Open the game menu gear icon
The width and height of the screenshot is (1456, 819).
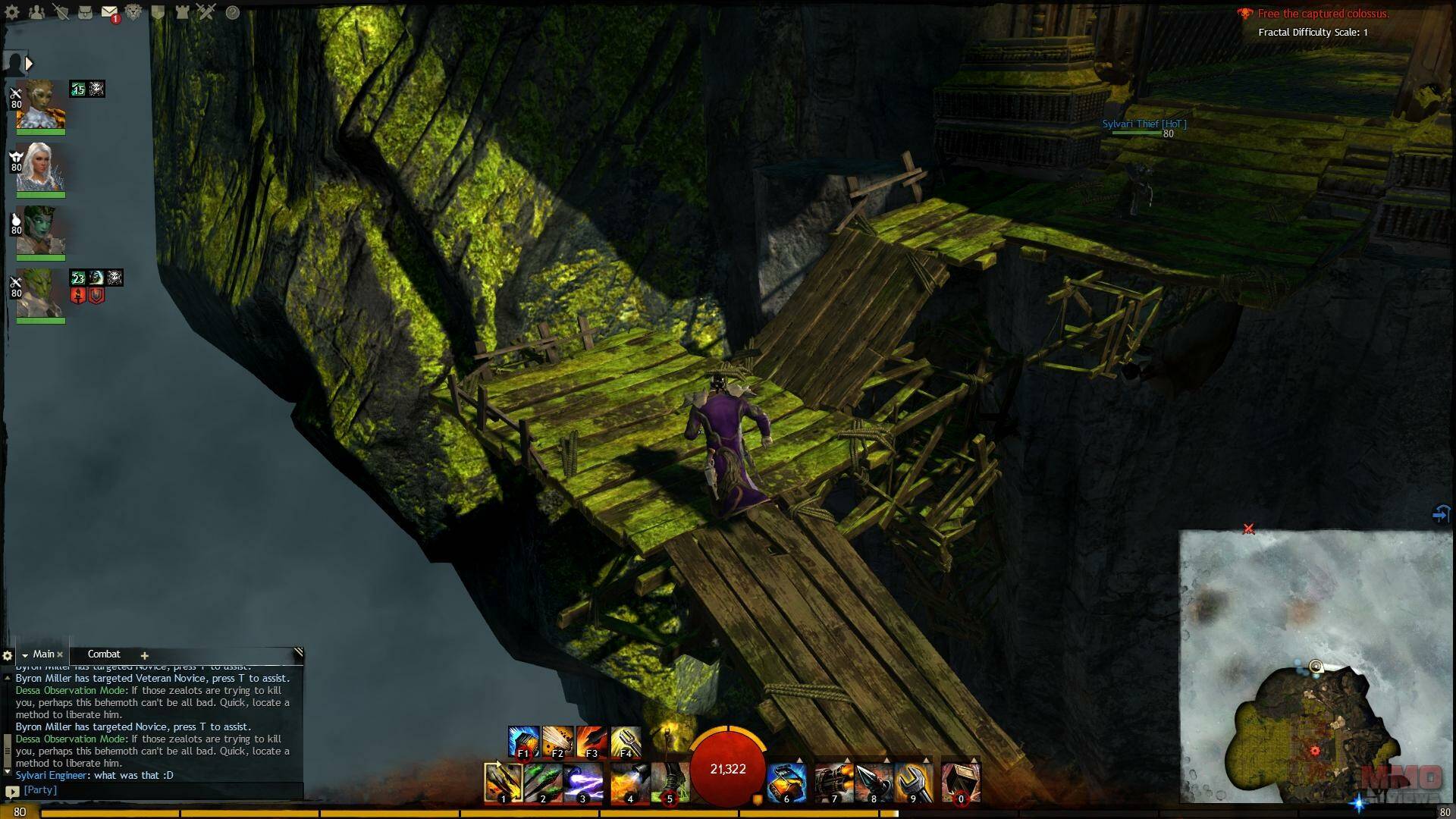(12, 12)
